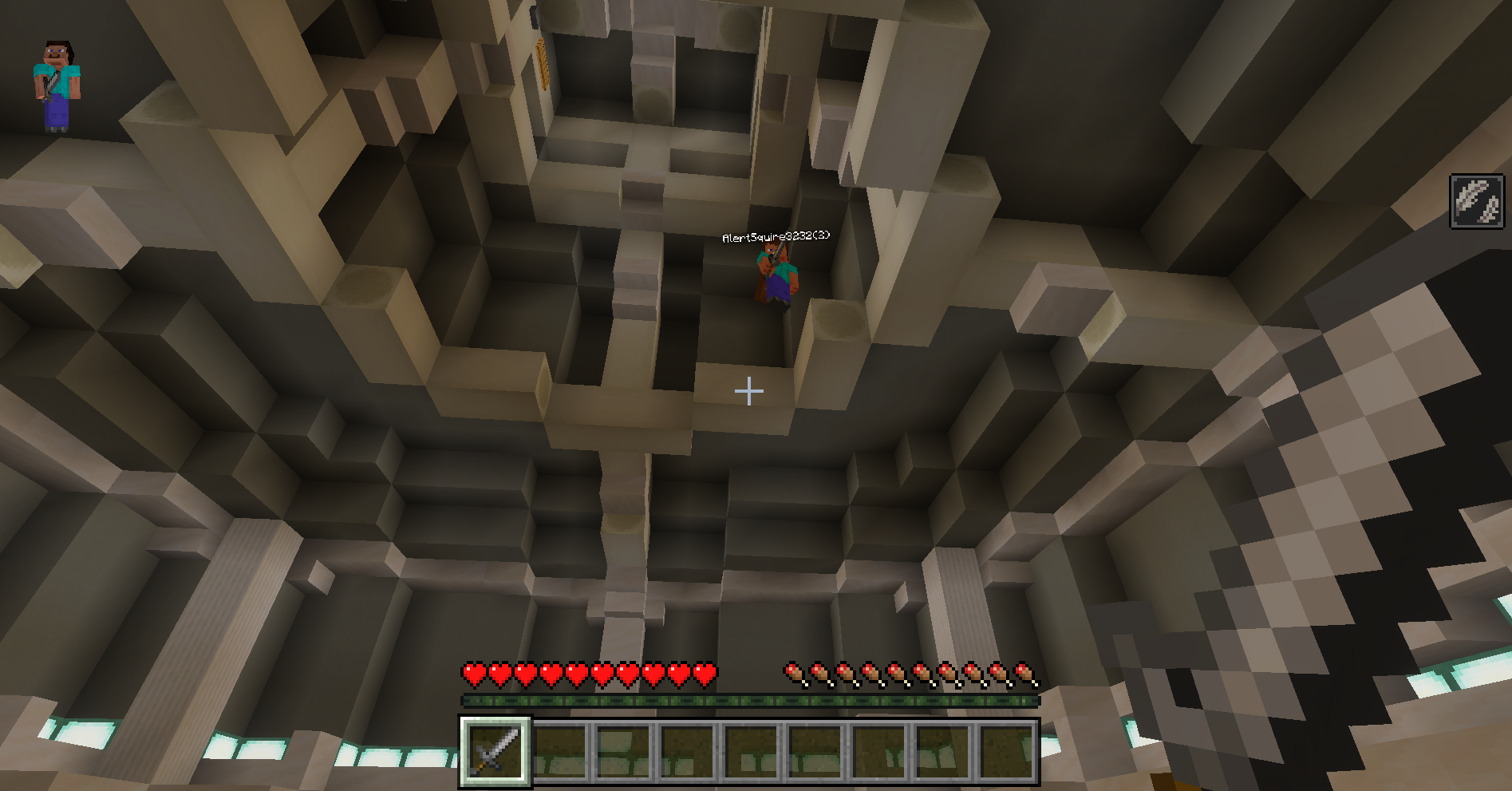The width and height of the screenshot is (1512, 791).
Task: Click the feather status effect icon
Action: pos(1476,201)
